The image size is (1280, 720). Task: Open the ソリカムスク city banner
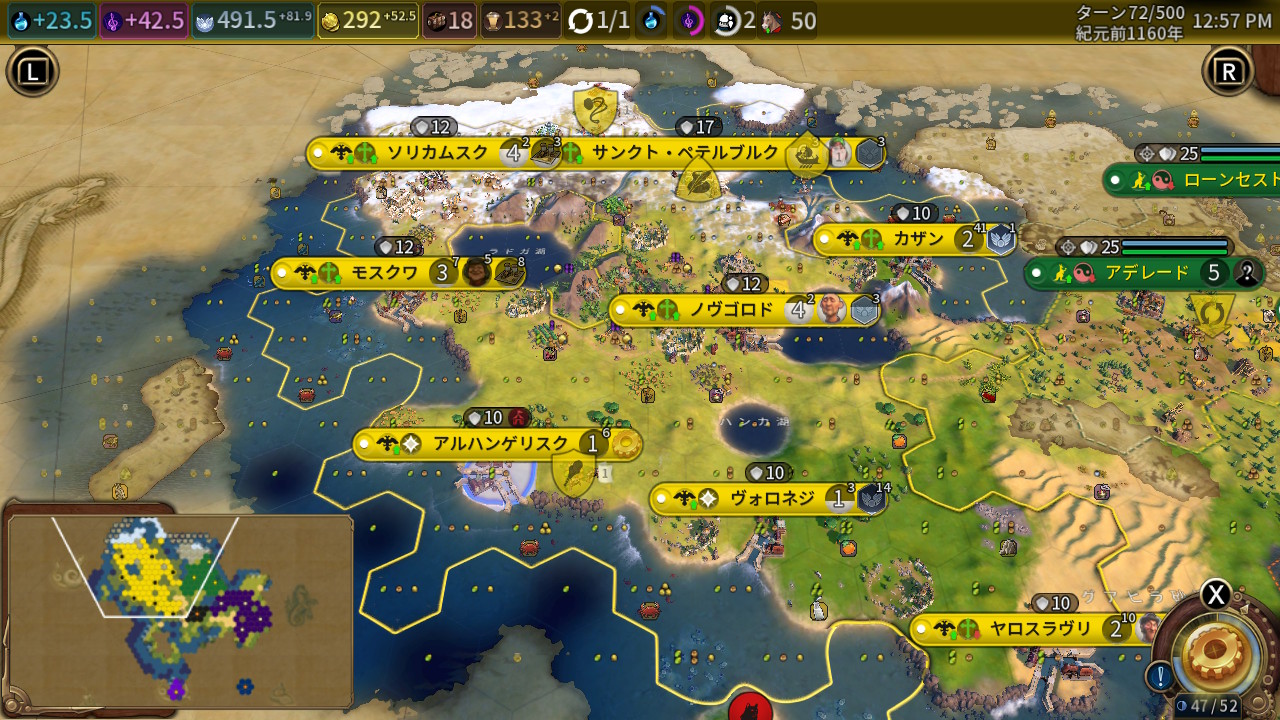point(437,153)
